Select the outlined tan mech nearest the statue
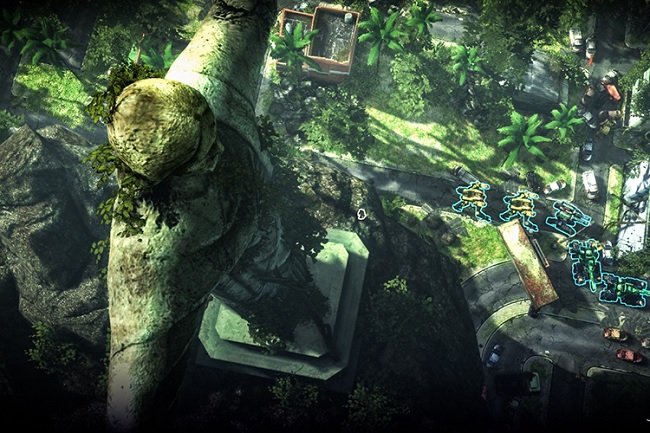Image resolution: width=650 pixels, height=433 pixels. 472,200
